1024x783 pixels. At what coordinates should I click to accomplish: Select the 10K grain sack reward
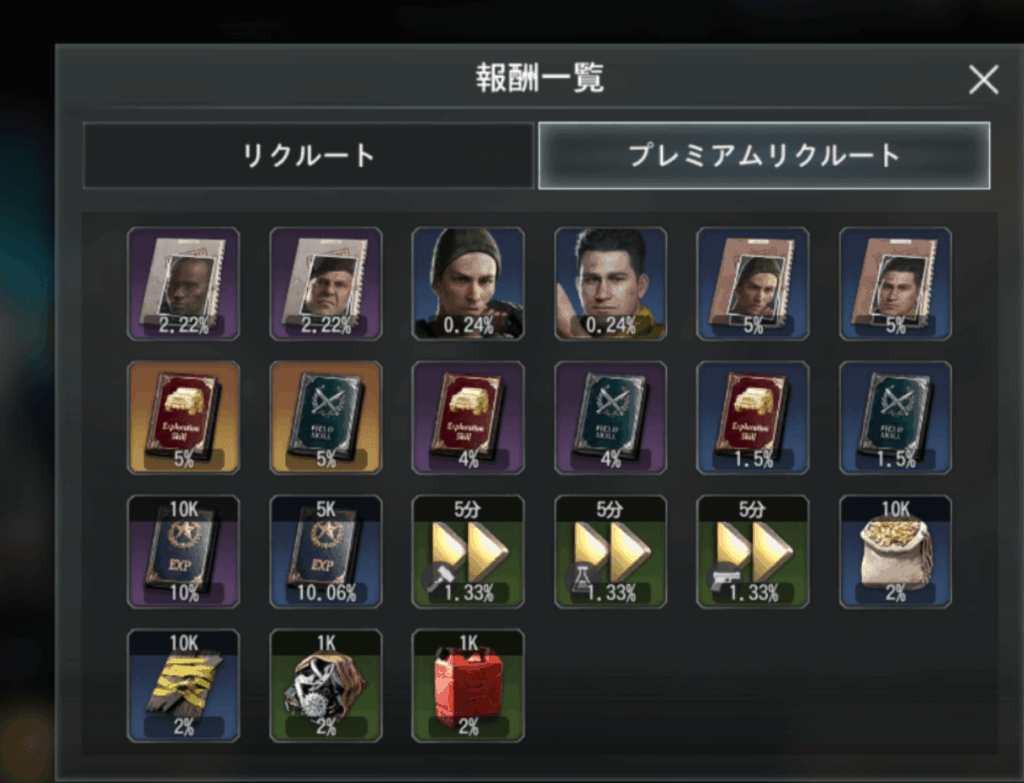point(895,551)
